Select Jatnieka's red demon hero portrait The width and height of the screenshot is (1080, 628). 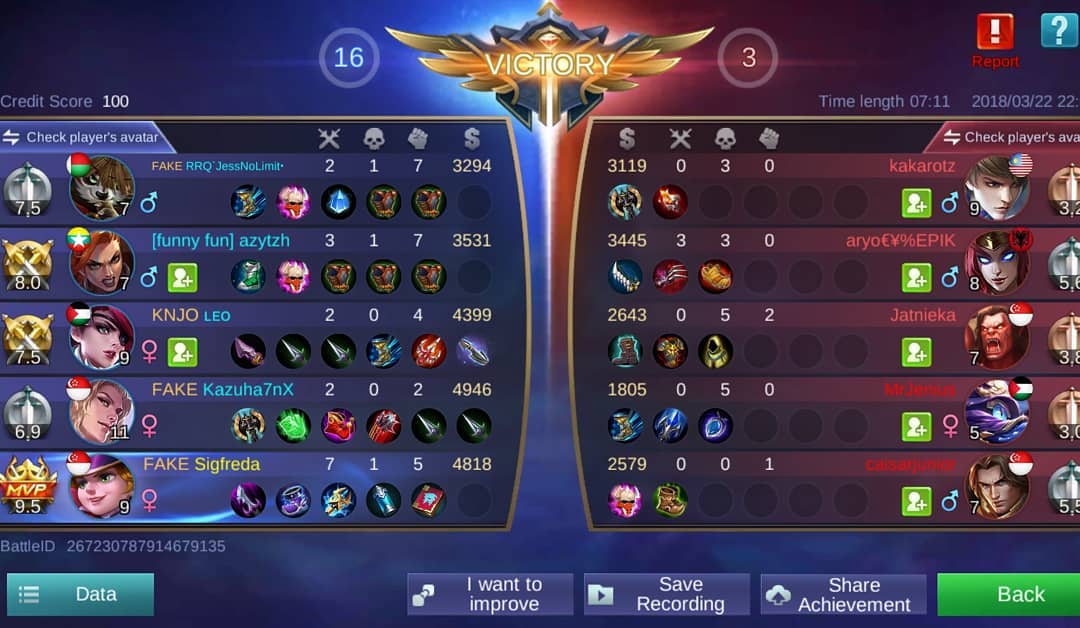(997, 337)
